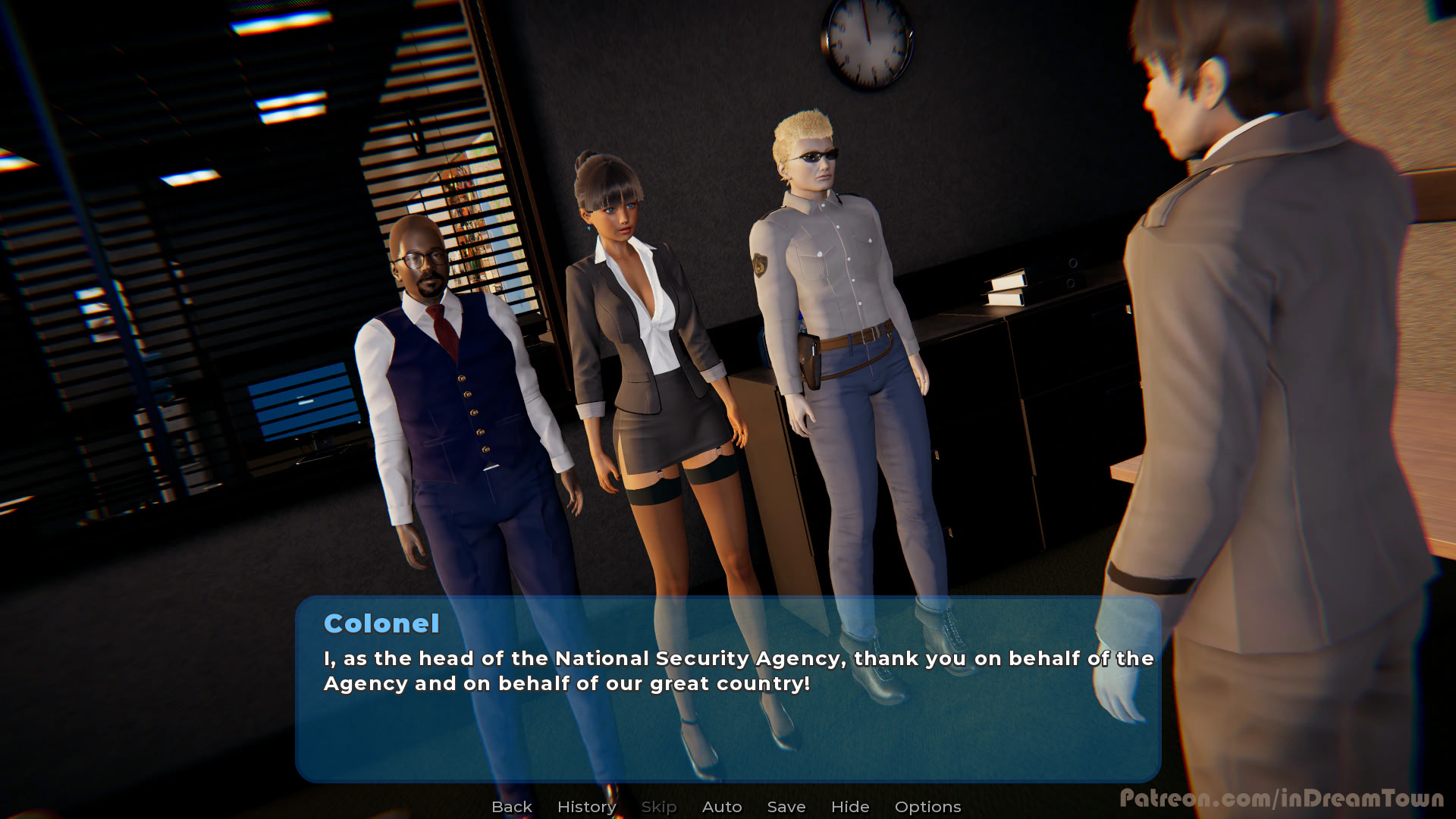Screen dimensions: 1456x819
Task: Enable Auto dialogue advance
Action: point(722,807)
